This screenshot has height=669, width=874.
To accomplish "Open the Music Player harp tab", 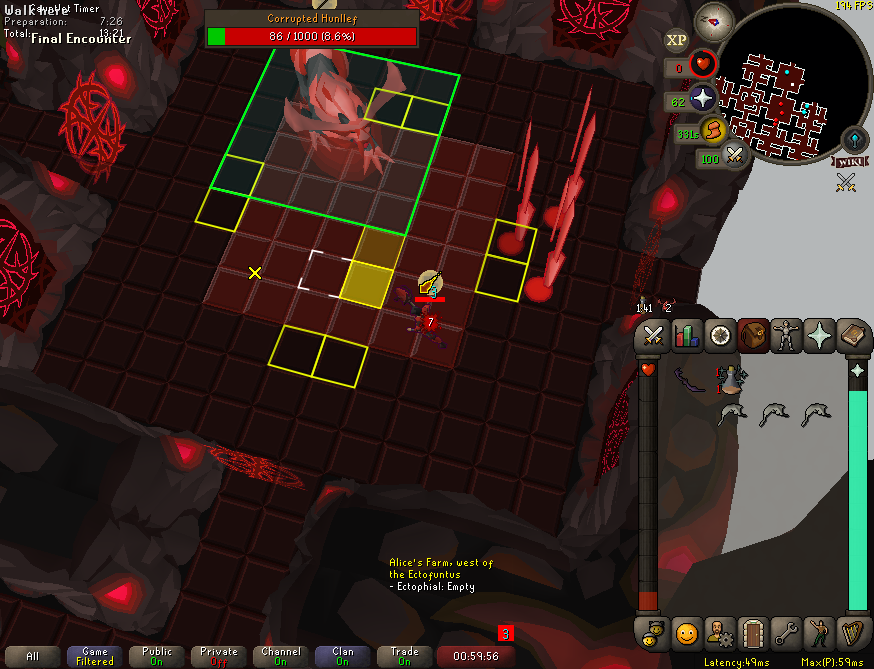I will click(x=852, y=633).
